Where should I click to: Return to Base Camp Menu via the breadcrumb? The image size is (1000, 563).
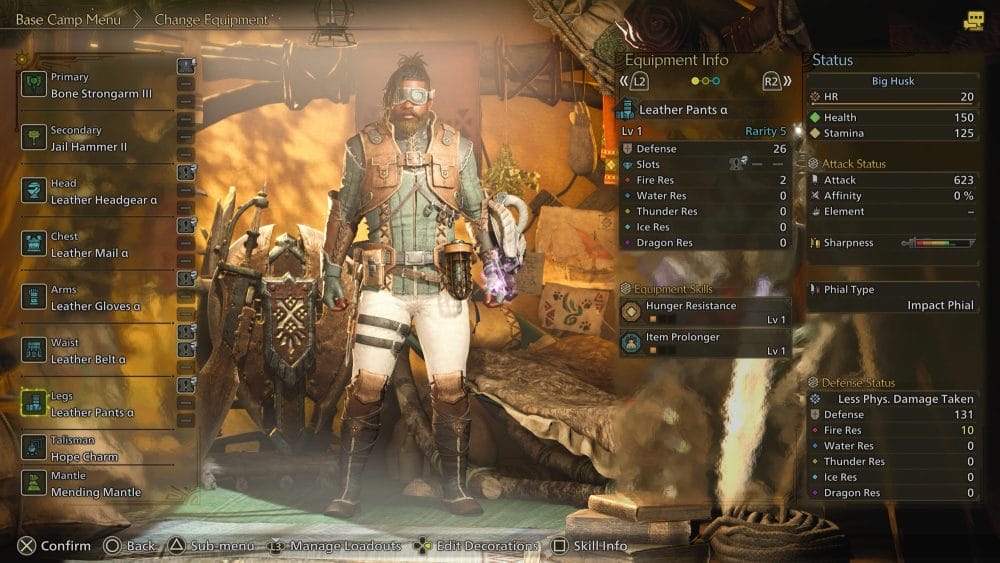click(x=68, y=19)
